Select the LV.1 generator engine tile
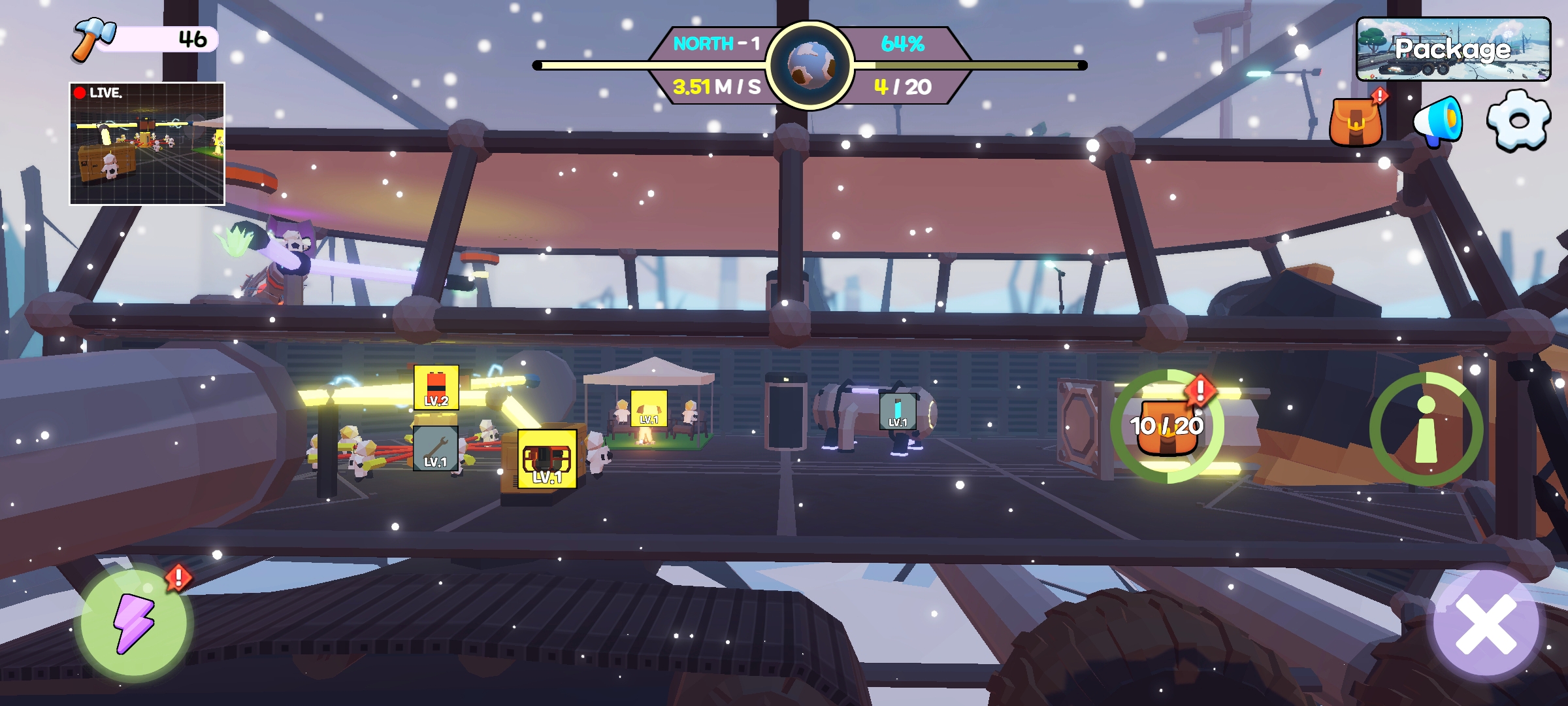 547,460
